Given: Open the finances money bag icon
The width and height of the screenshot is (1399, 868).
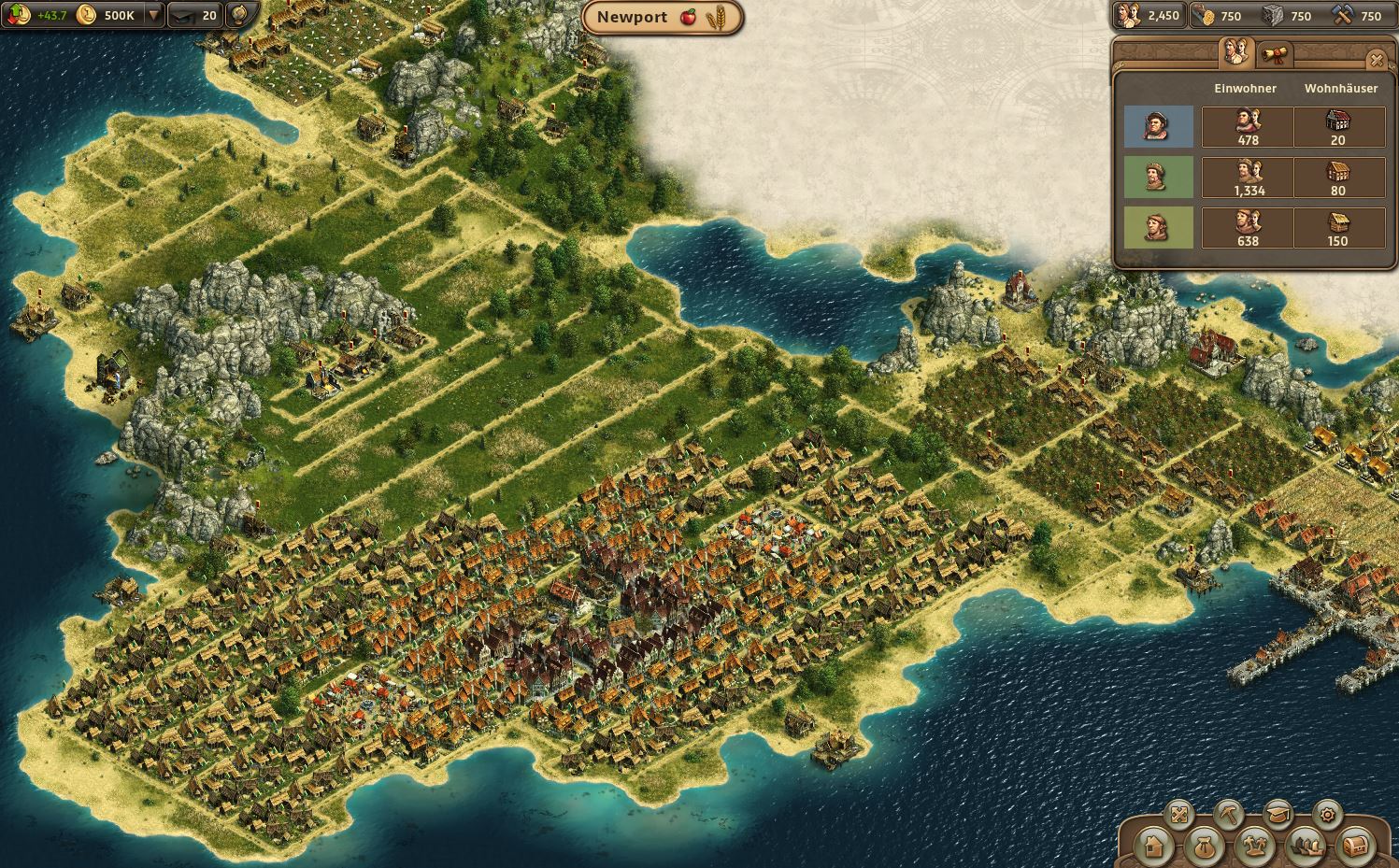Looking at the screenshot, I should [x=1206, y=847].
